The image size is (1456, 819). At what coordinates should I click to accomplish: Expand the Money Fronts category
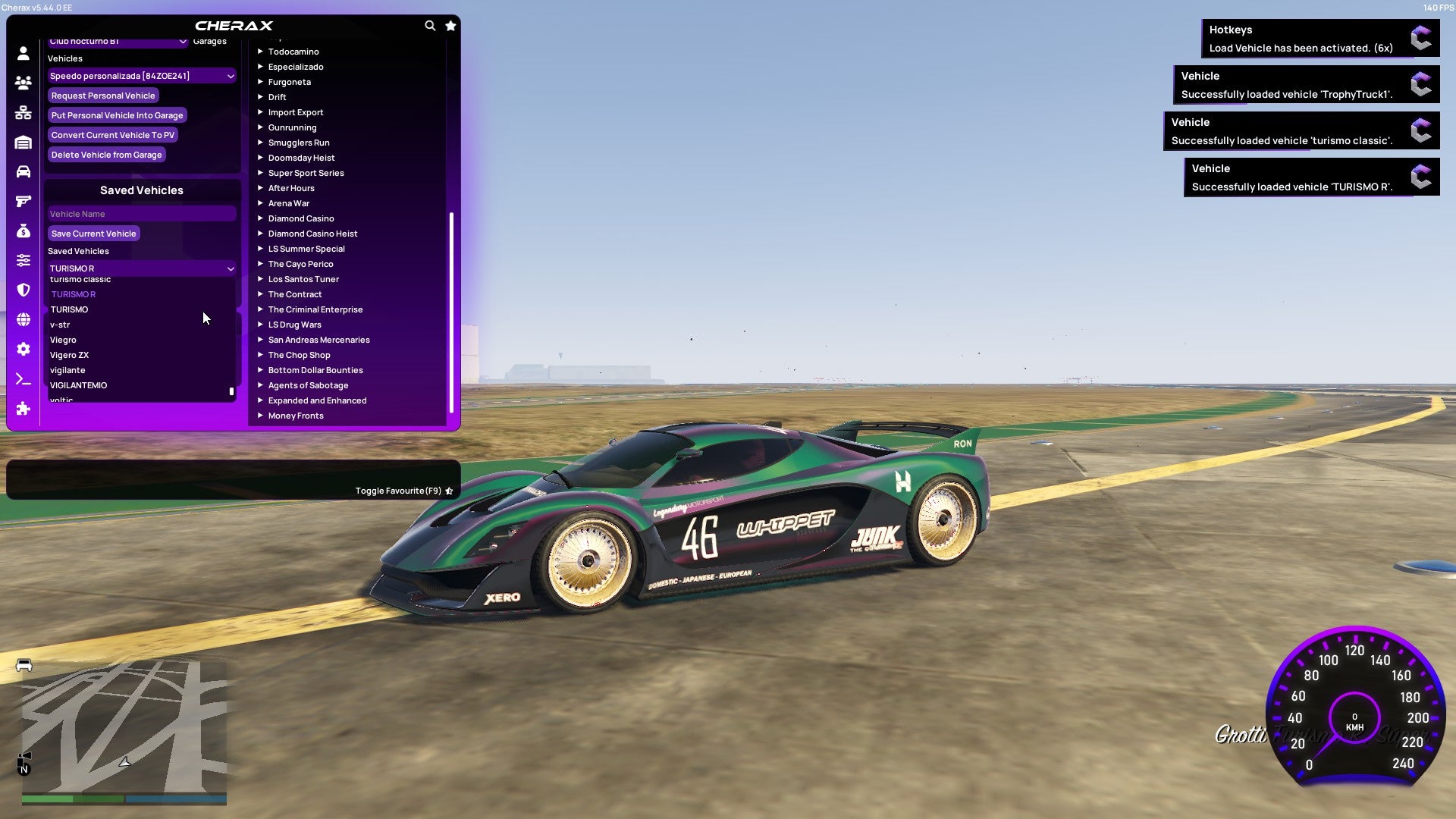coord(296,416)
